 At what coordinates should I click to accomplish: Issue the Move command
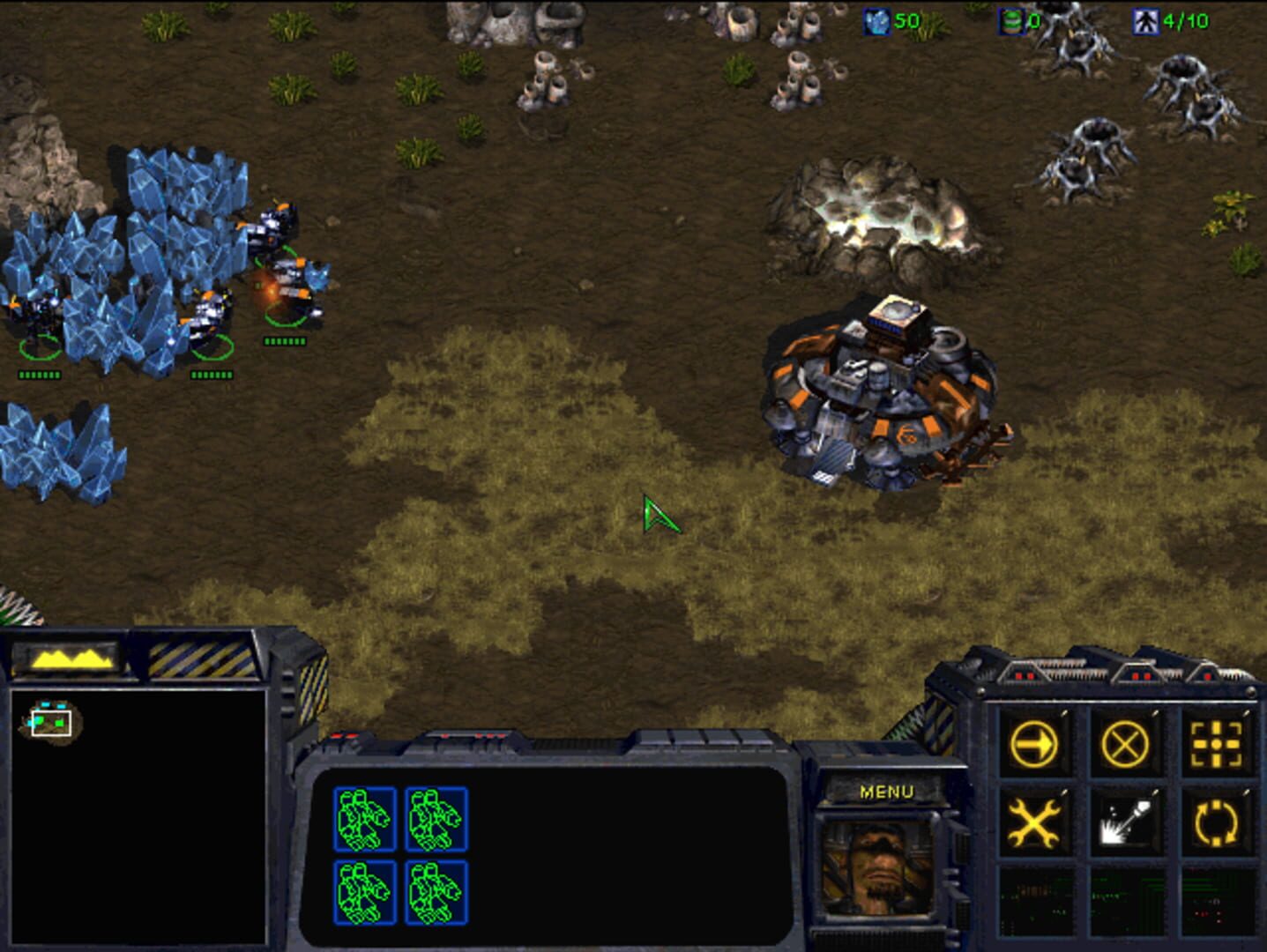coord(1033,745)
